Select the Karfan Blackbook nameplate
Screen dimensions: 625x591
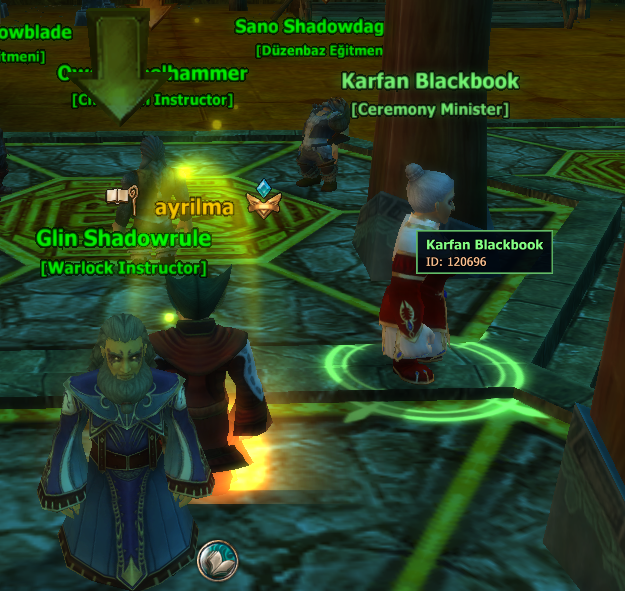point(430,81)
